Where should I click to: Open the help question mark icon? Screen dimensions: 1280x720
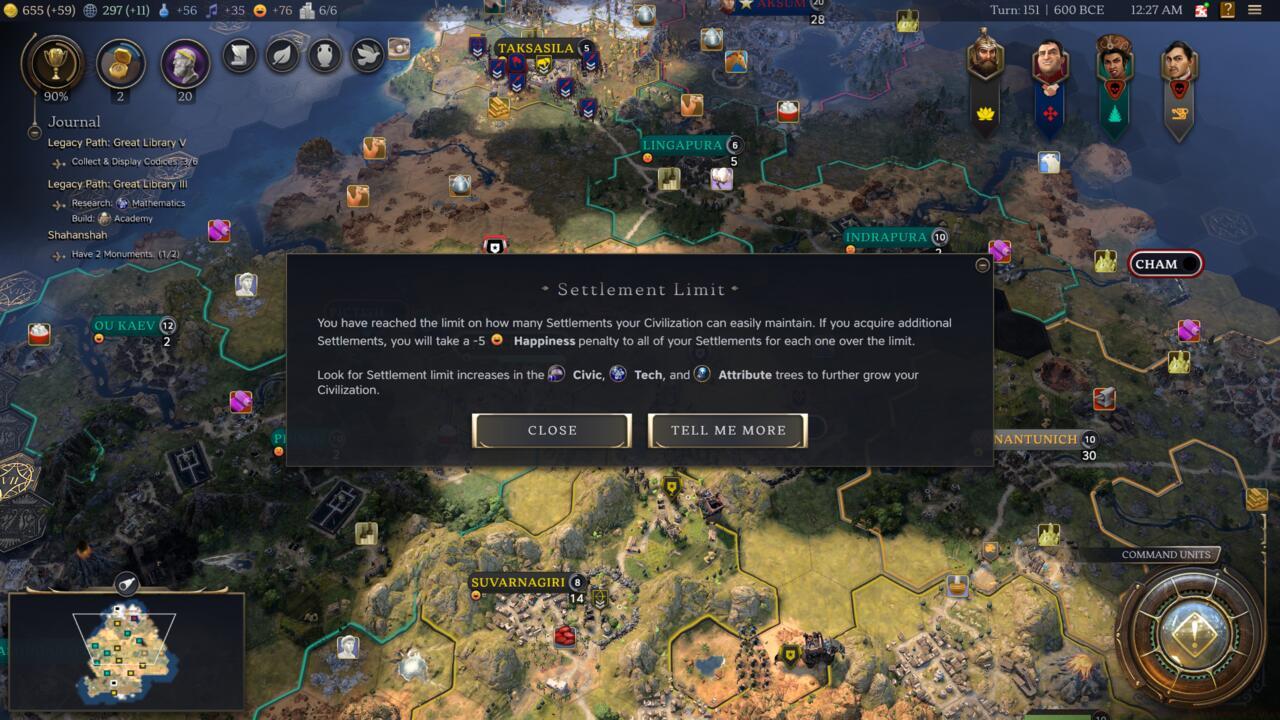pos(1228,9)
